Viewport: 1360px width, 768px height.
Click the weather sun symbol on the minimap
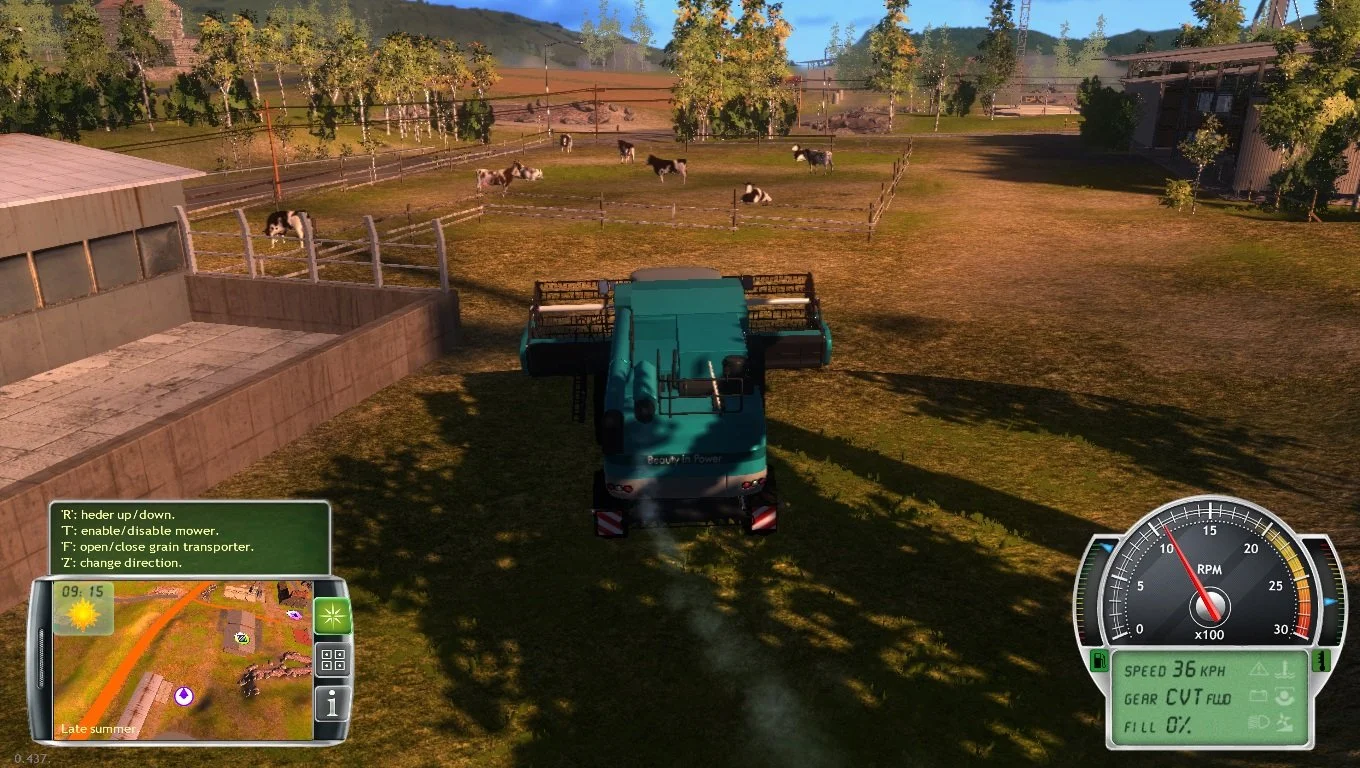pyautogui.click(x=81, y=615)
